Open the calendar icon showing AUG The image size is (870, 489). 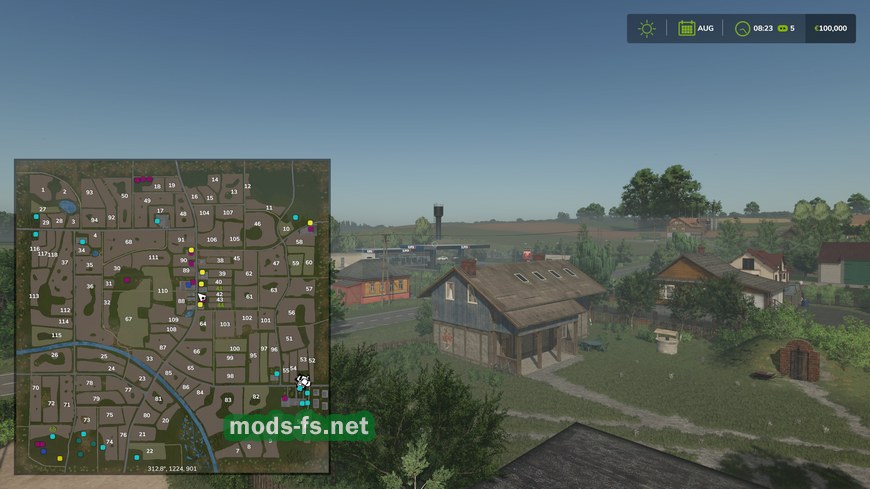(x=687, y=28)
